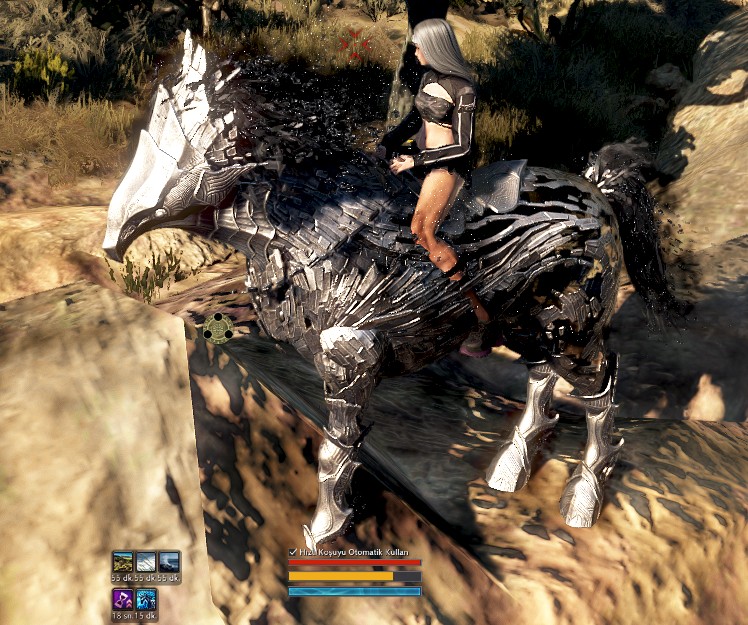Select the purple buff icon
Image resolution: width=748 pixels, height=625 pixels.
coord(123,600)
